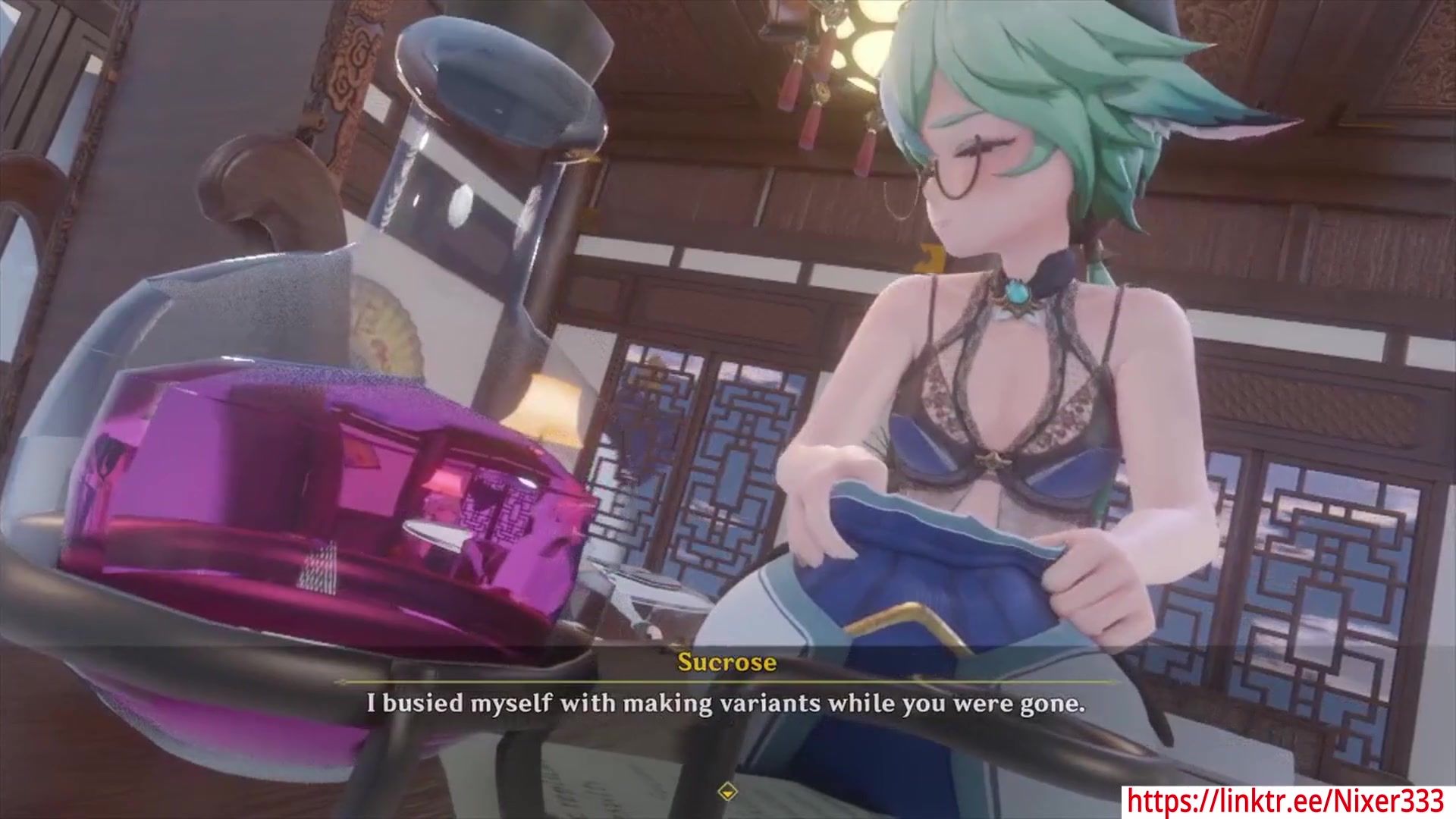Screen dimensions: 1456x819
Task: Advance dialogue via the yellow diamond indicator
Action: tap(727, 792)
